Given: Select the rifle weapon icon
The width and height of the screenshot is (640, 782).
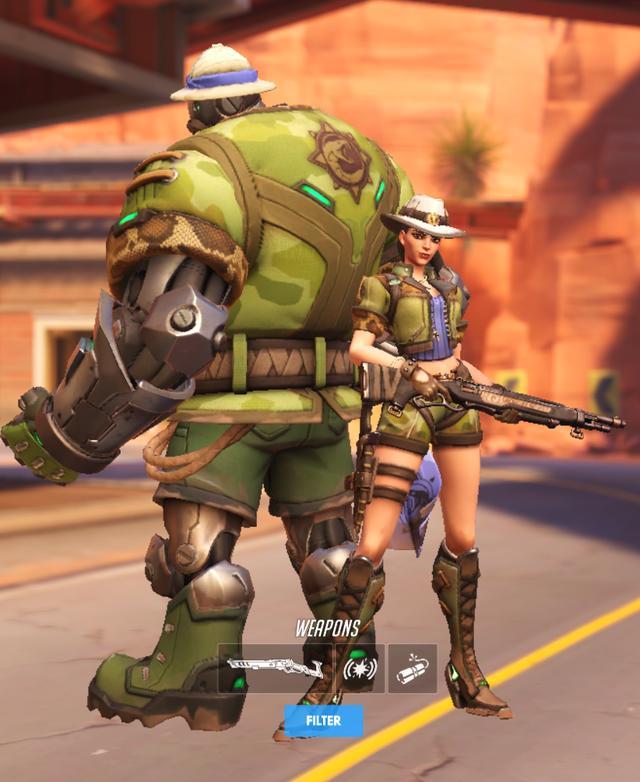Looking at the screenshot, I should click(x=275, y=667).
